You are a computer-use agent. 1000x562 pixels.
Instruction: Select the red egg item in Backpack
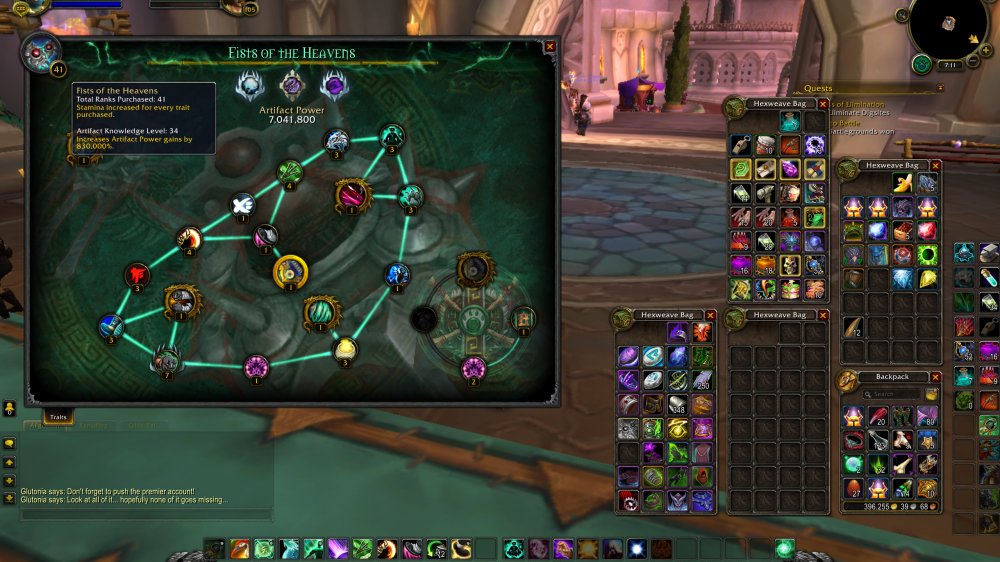click(852, 488)
